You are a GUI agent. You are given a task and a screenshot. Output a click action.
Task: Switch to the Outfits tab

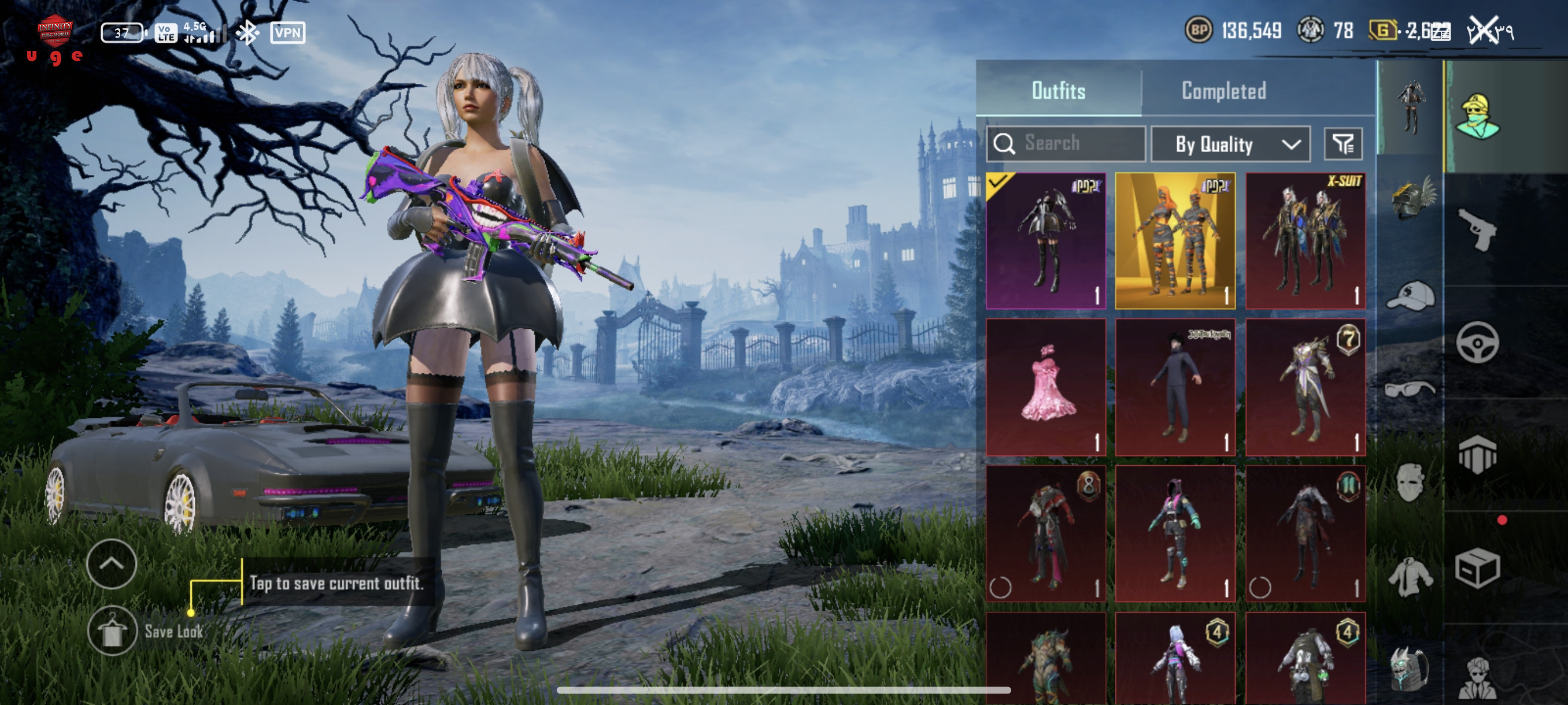[1058, 91]
